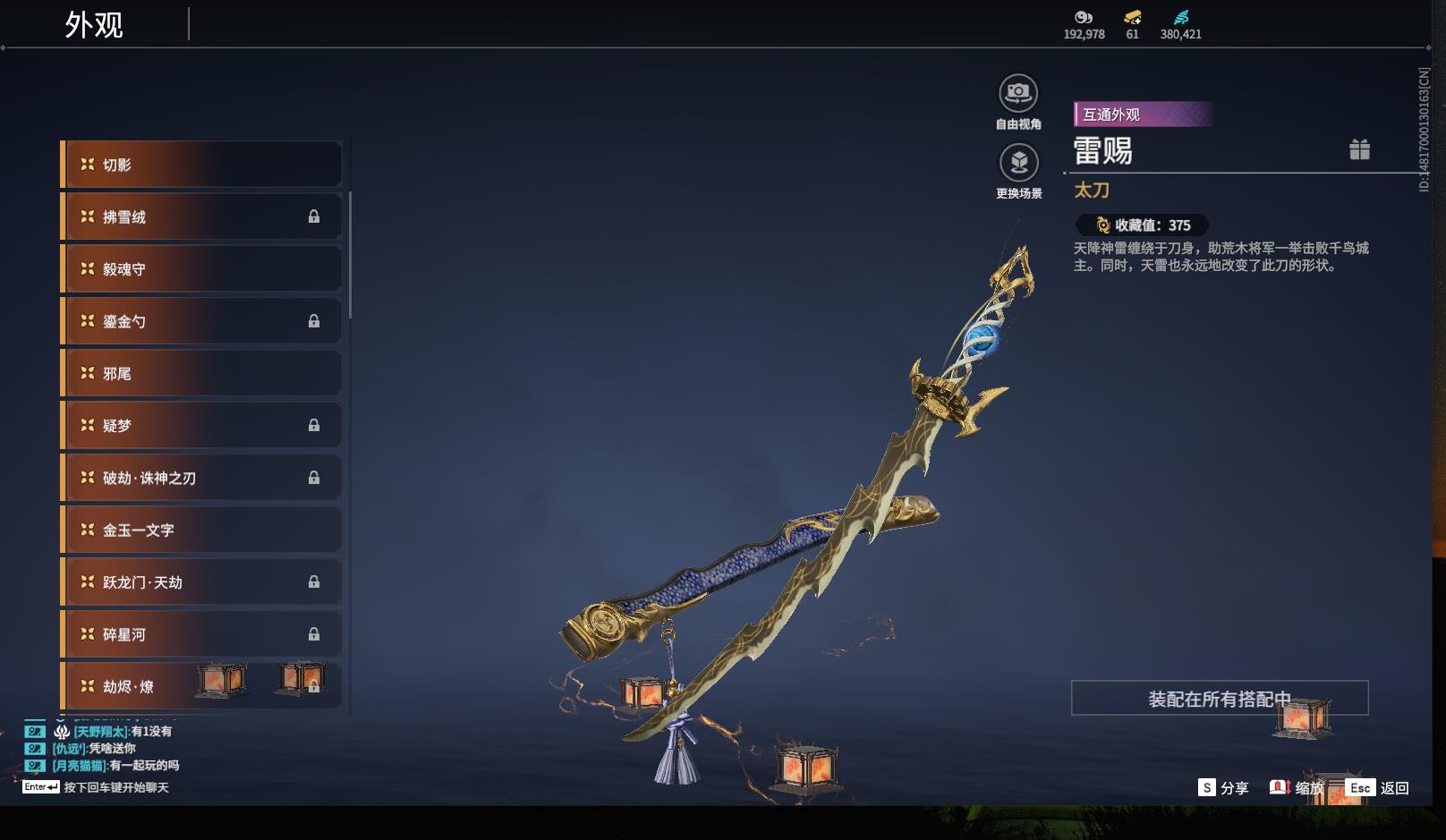Select the 毅魂守 skin

(x=201, y=269)
